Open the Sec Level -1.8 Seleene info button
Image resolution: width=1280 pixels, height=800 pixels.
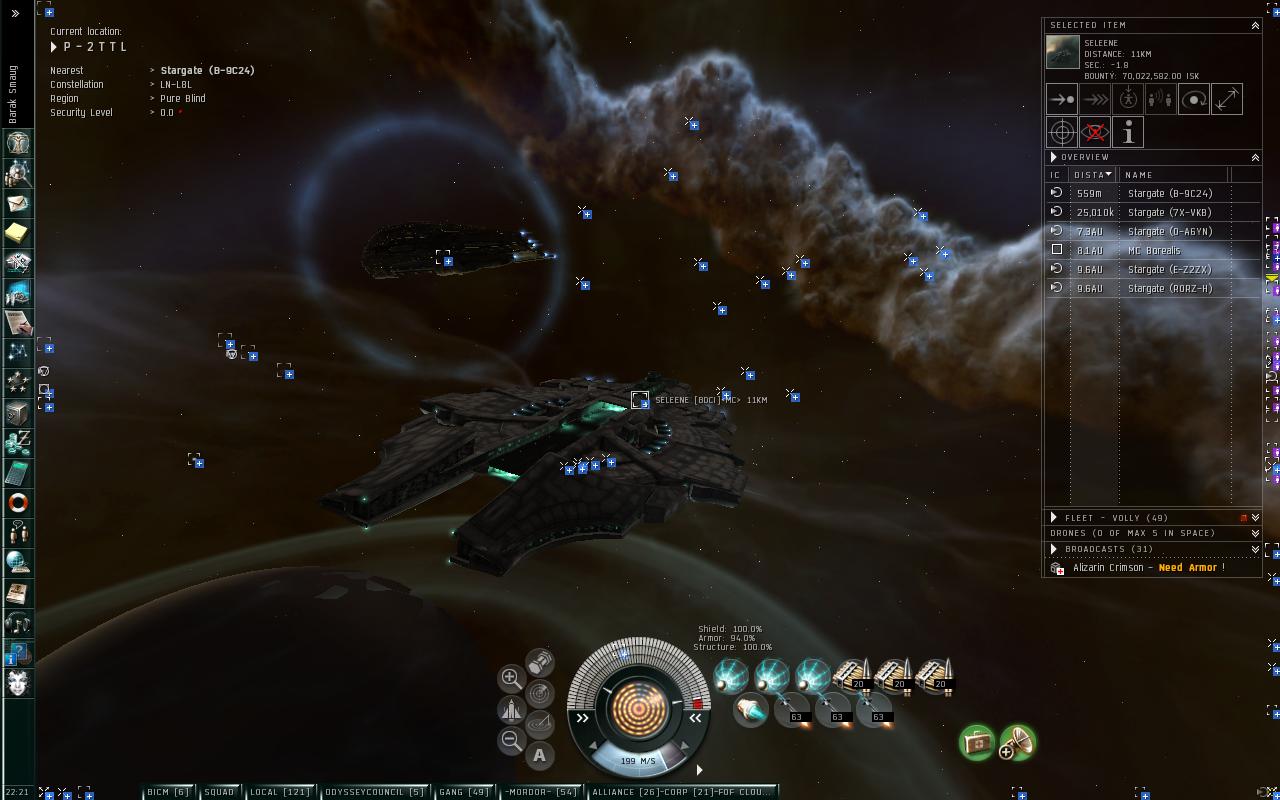point(1128,132)
